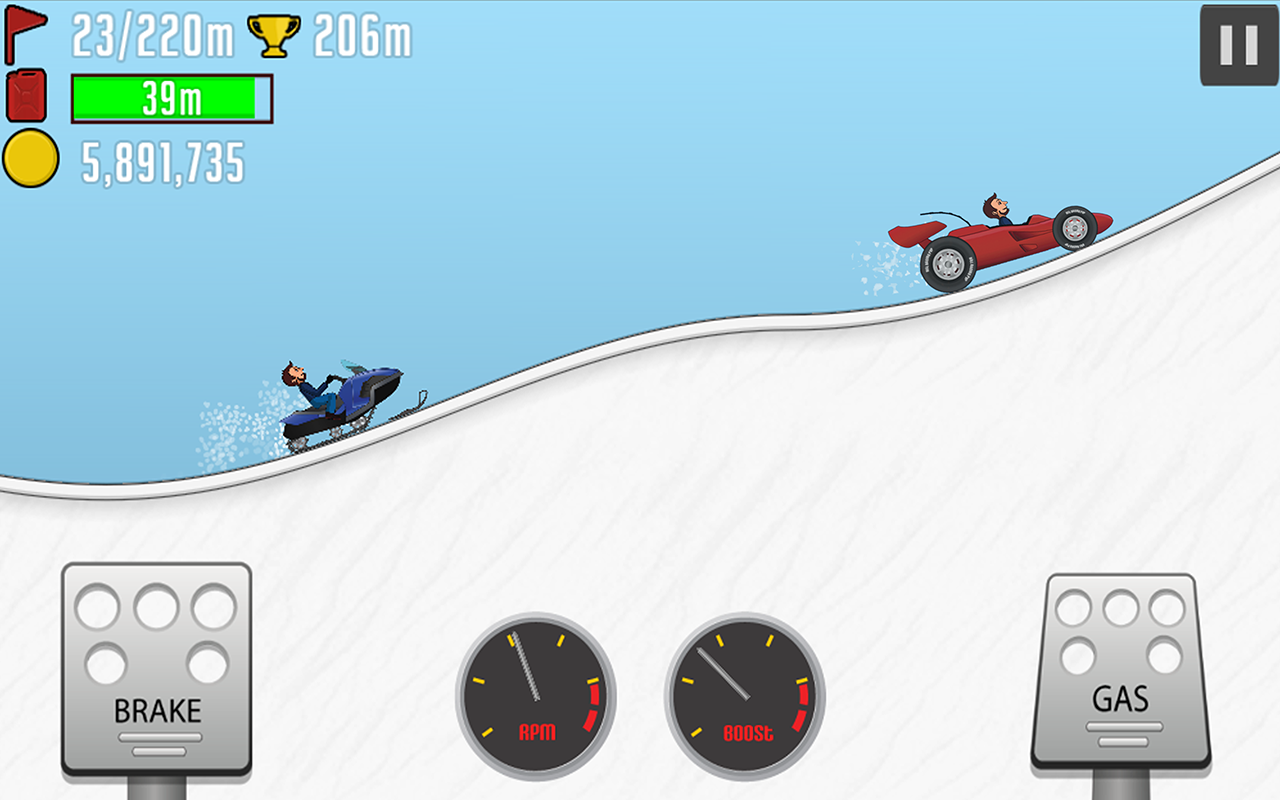
Task: Click the 39m label on the fuel bar
Action: [170, 100]
